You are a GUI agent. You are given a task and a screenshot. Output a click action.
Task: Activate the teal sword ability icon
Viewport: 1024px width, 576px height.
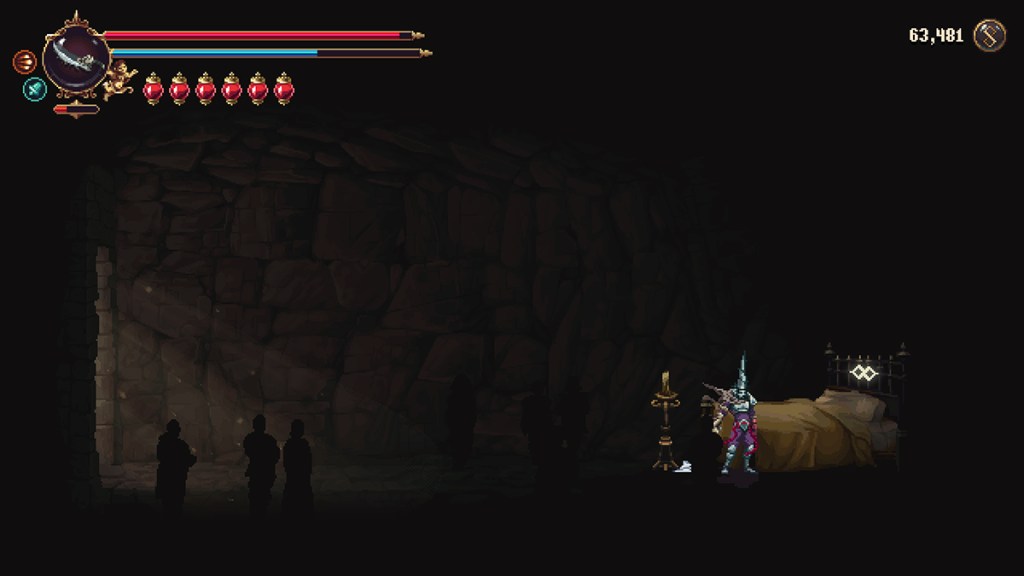(35, 89)
